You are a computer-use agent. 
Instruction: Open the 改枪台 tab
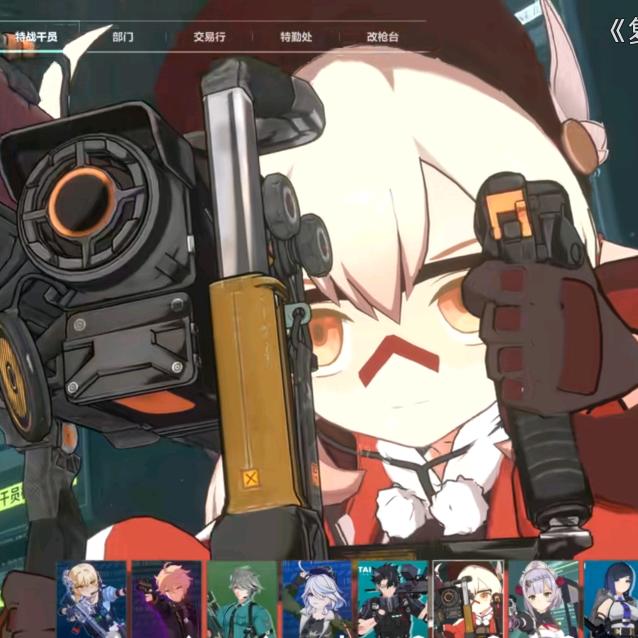[382, 37]
